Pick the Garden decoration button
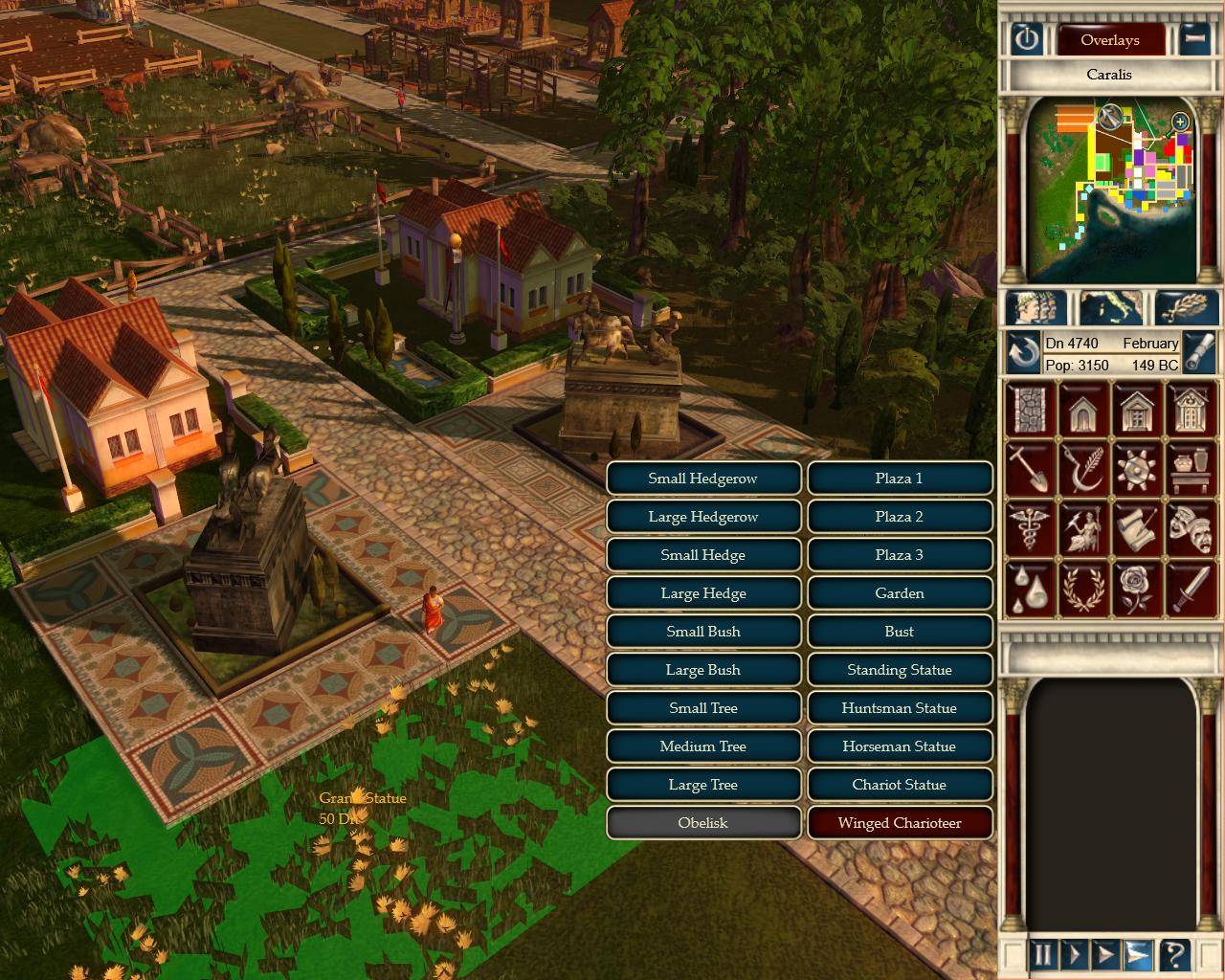 (899, 593)
